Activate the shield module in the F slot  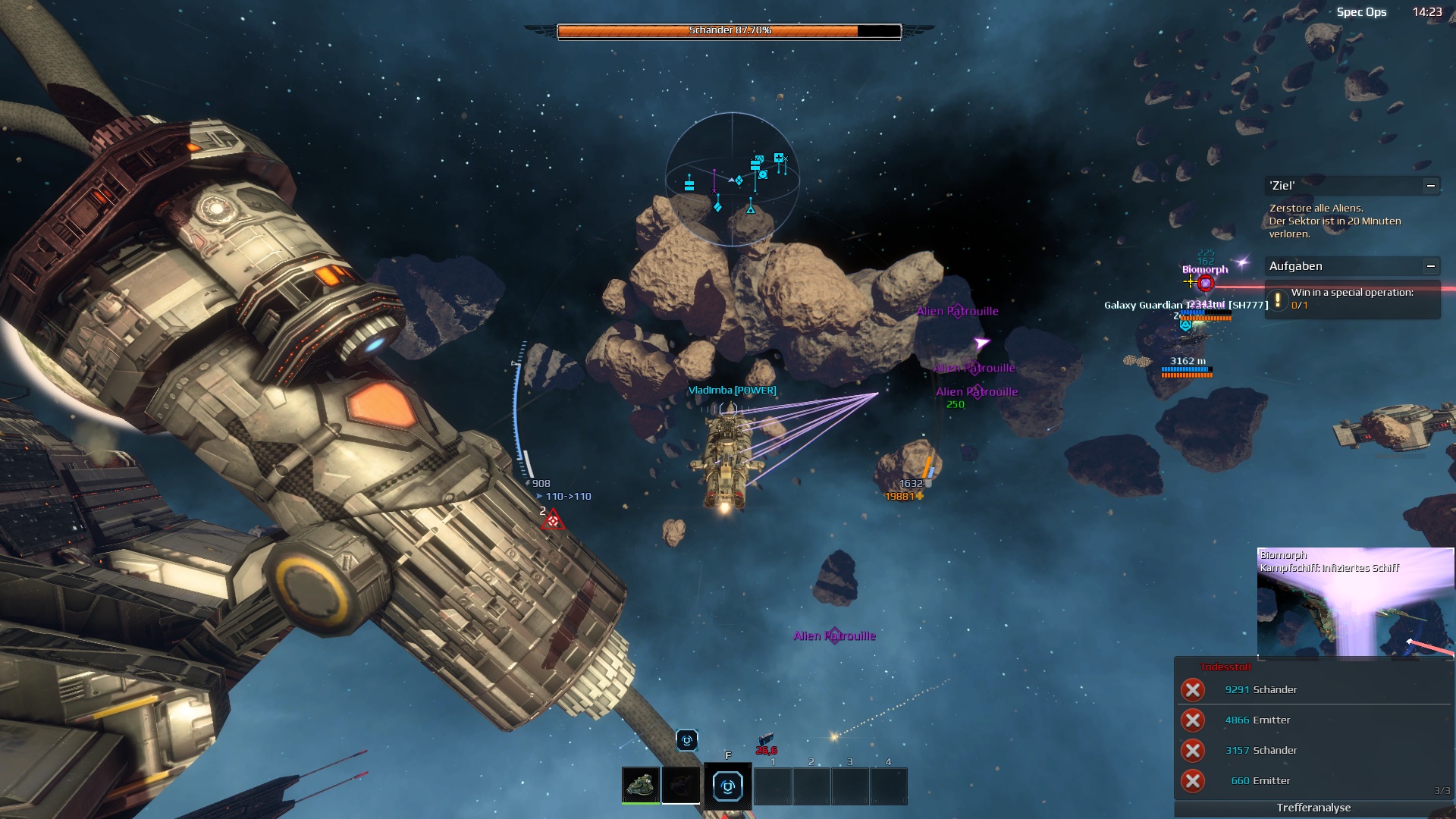tap(727, 786)
